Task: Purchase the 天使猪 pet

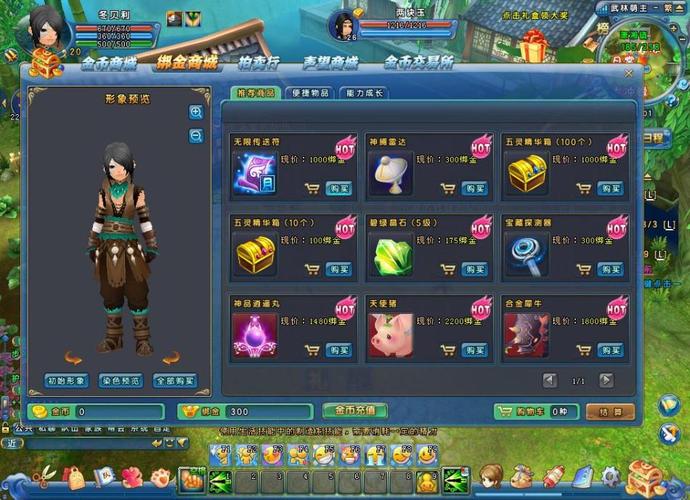Action: tap(473, 350)
